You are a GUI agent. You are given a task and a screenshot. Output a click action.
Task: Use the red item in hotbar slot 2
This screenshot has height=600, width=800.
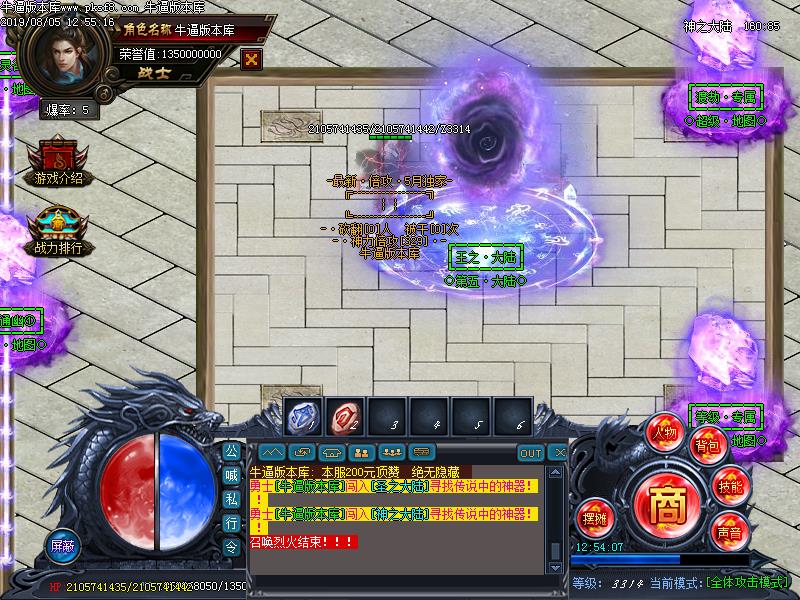point(345,416)
